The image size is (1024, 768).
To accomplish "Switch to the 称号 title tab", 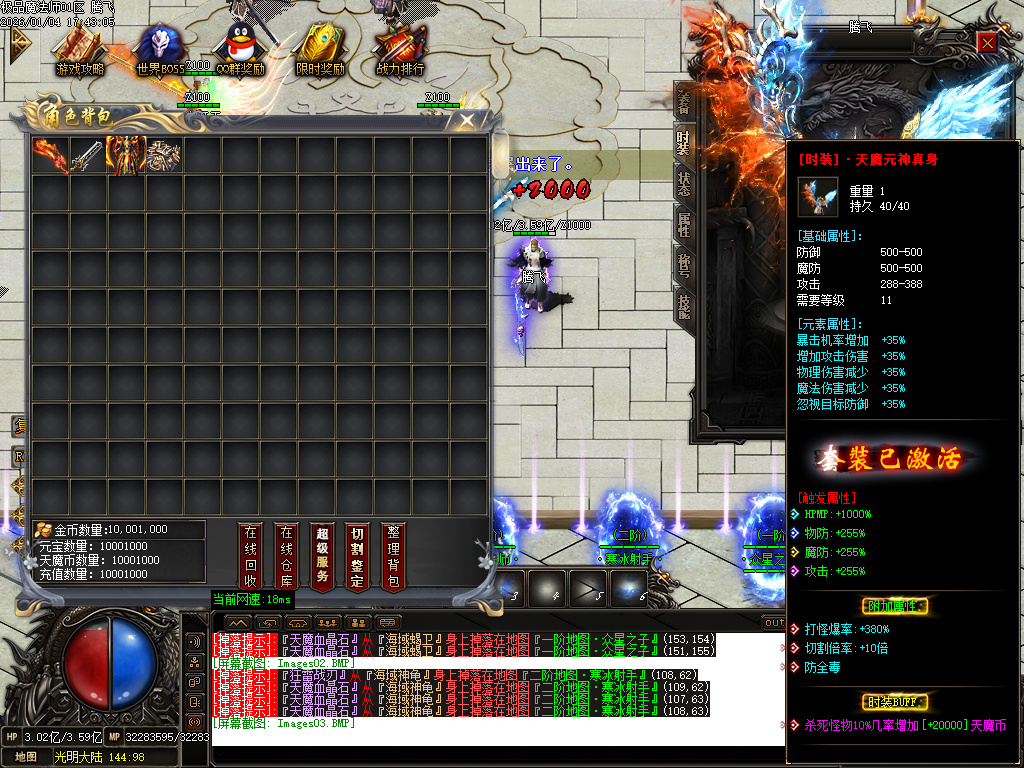I will tap(684, 264).
